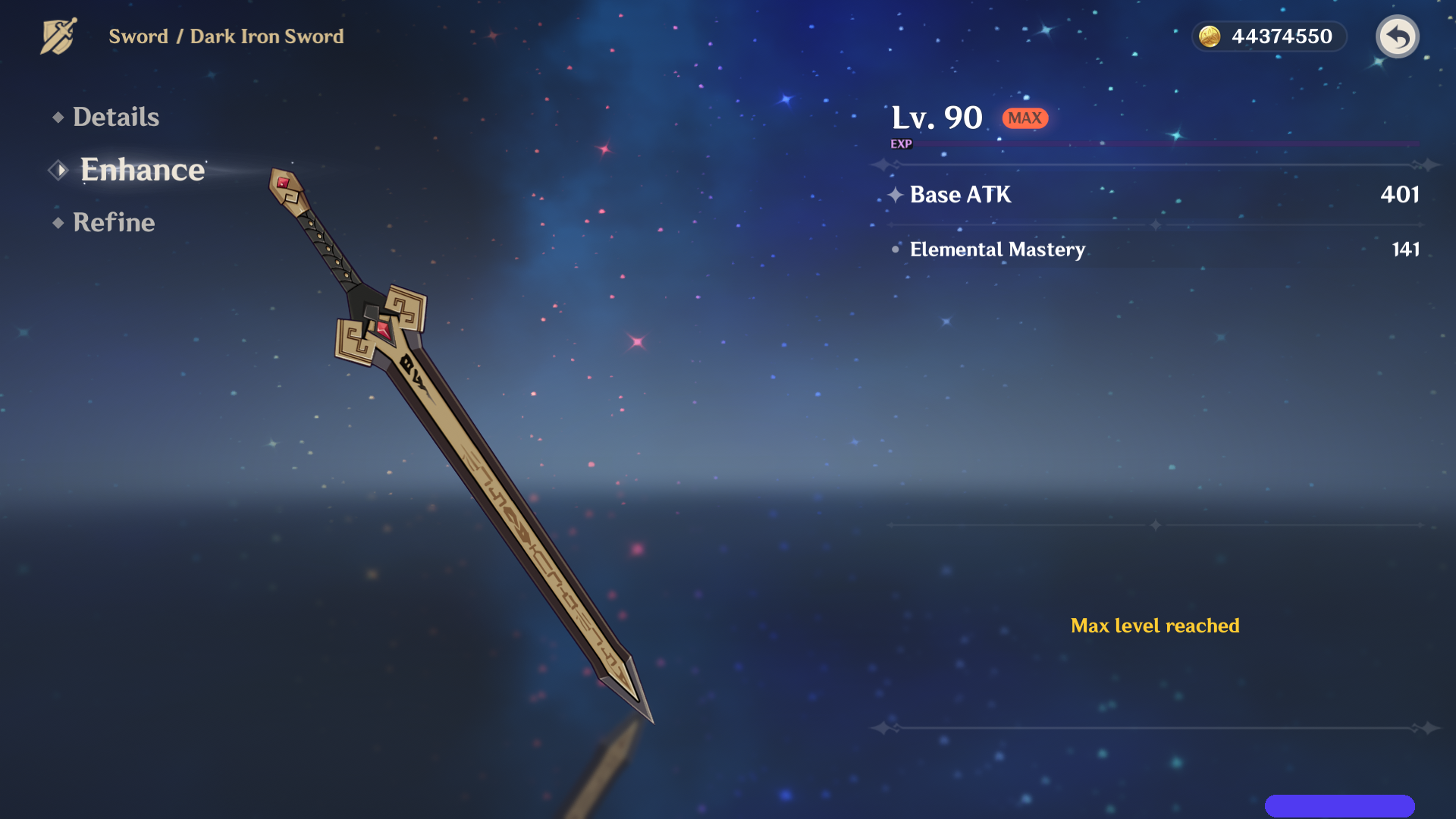The height and width of the screenshot is (819, 1456).
Task: Click the Max level reached text
Action: click(1155, 626)
